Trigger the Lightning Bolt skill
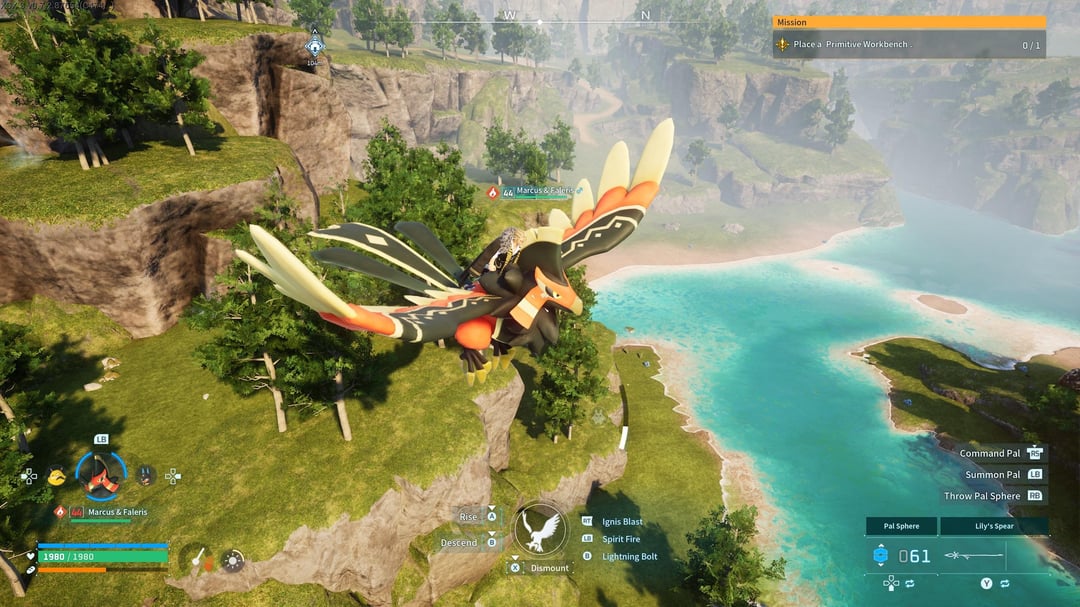 tap(629, 557)
